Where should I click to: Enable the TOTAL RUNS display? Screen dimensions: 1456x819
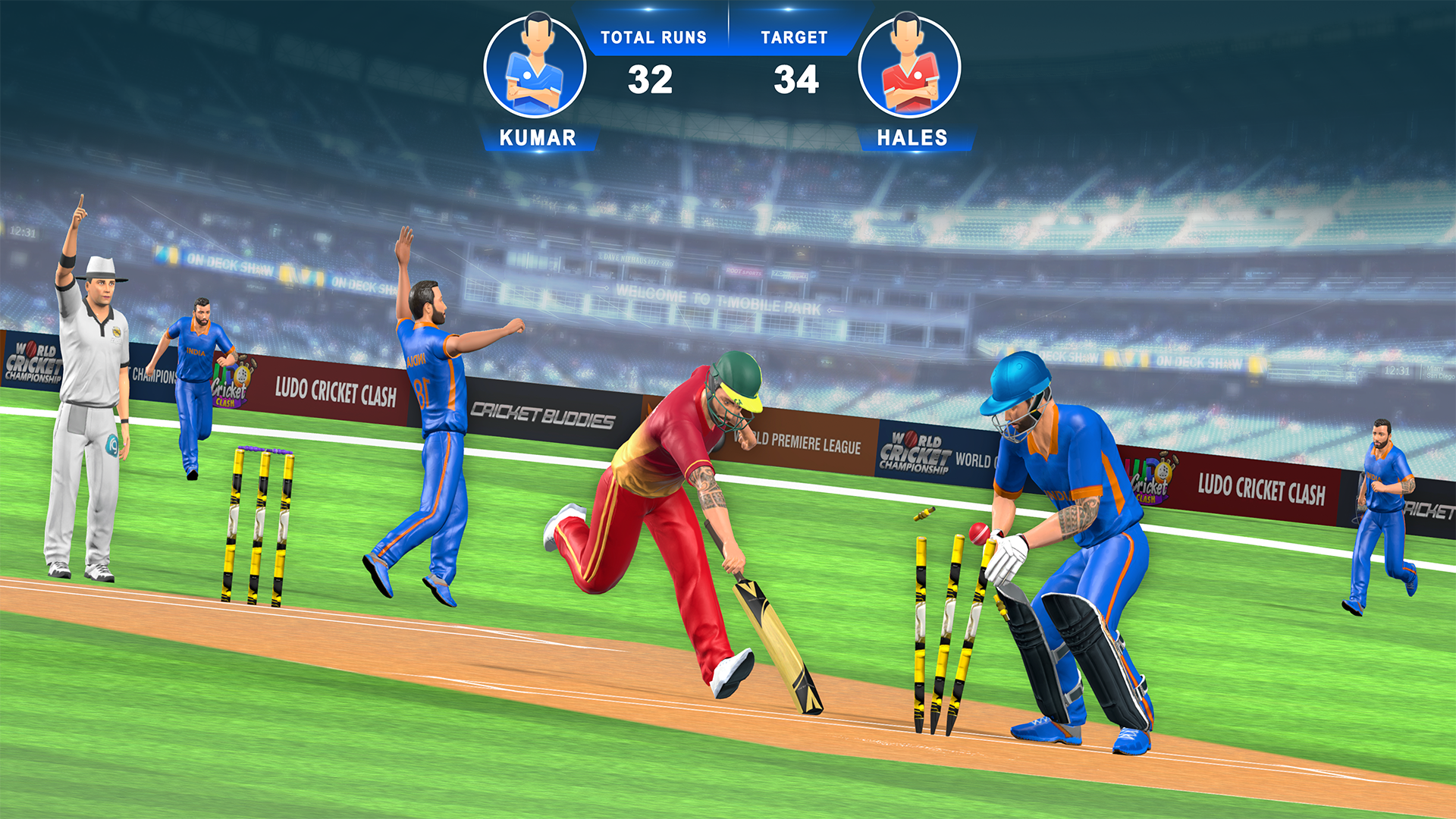654,36
